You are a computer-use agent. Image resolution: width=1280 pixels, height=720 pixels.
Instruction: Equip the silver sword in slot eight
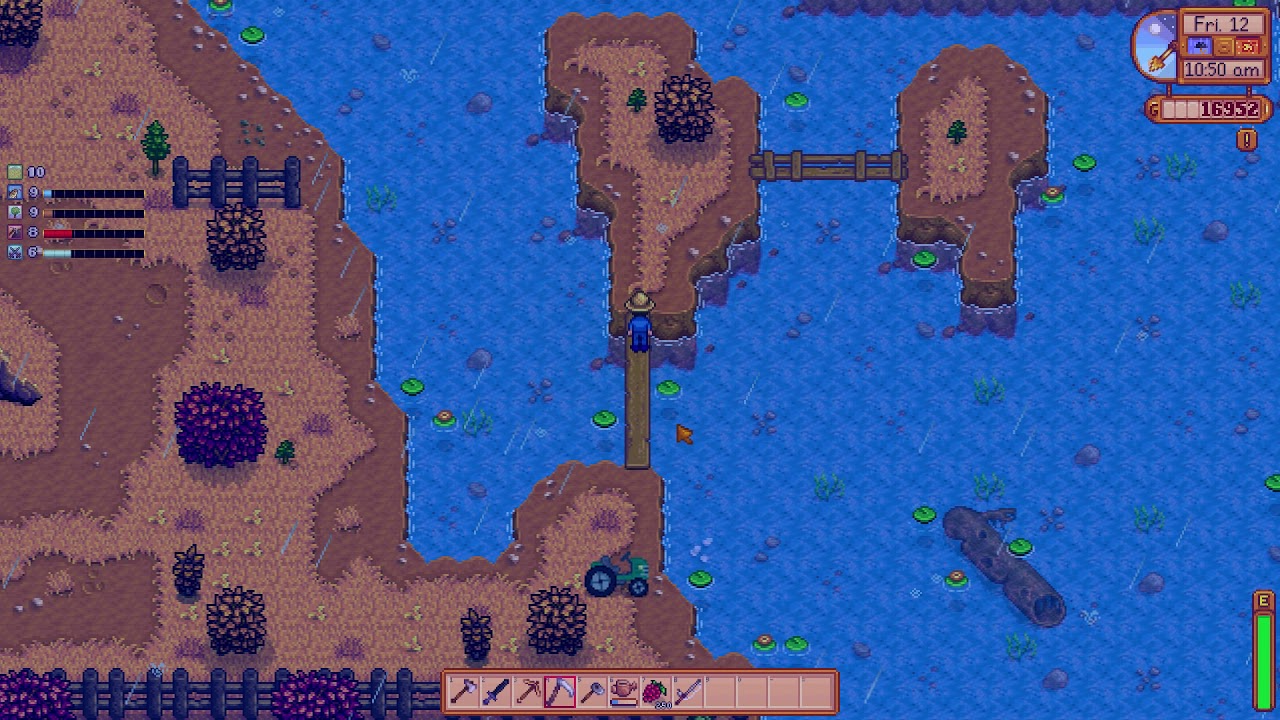[x=687, y=691]
